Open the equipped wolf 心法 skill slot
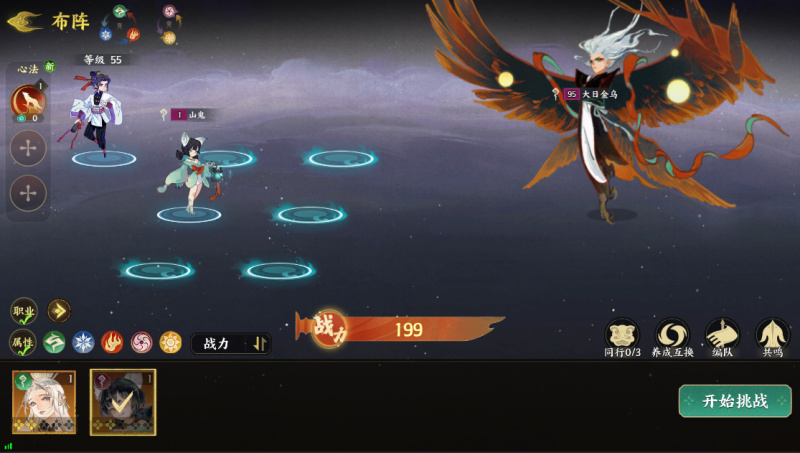The width and height of the screenshot is (800, 453). [x=27, y=101]
